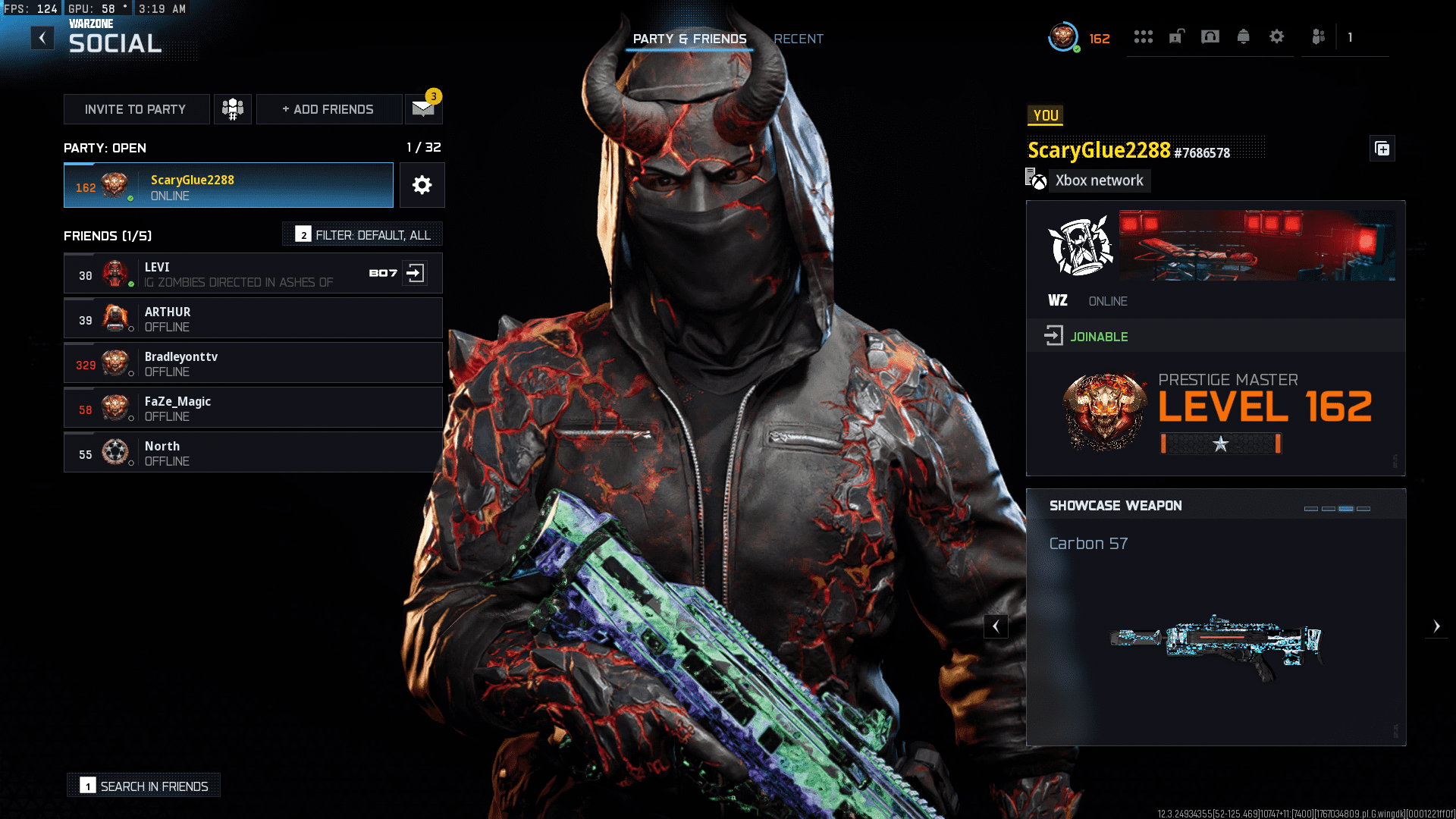
Task: Switch to the RECENT tab
Action: pos(798,39)
